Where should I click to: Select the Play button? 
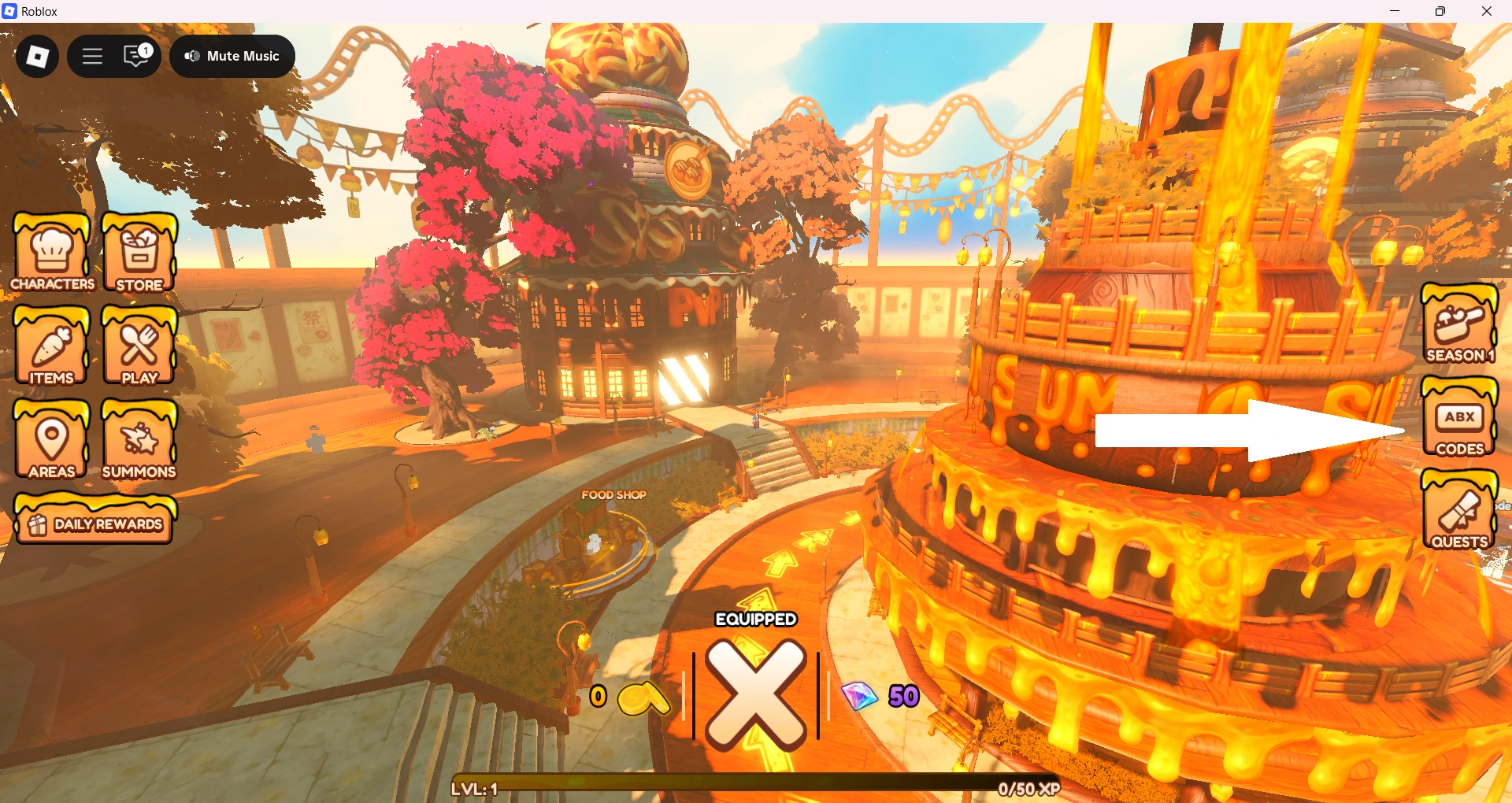(x=139, y=346)
